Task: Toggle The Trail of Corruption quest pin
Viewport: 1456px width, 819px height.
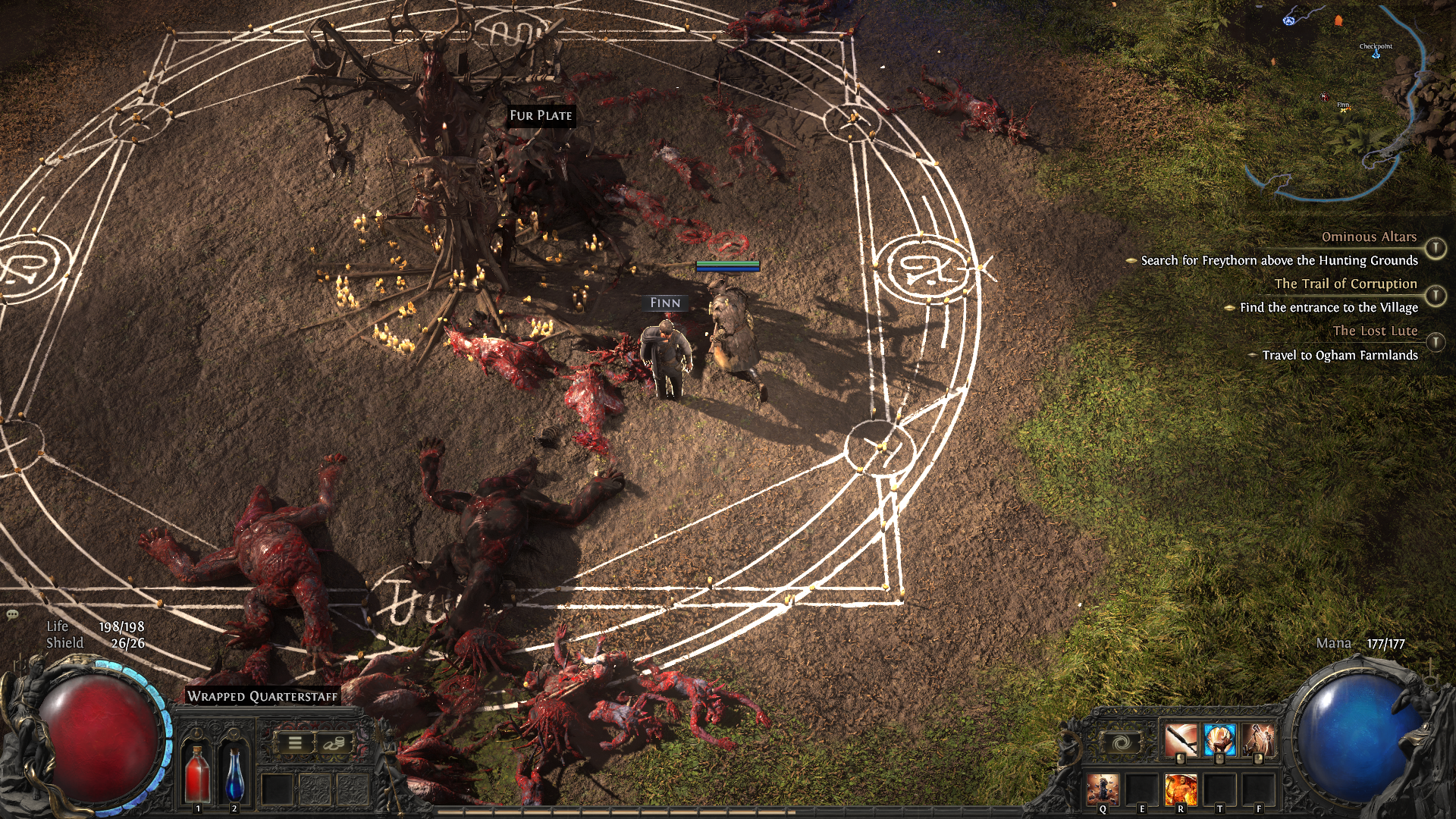Action: (x=1435, y=295)
